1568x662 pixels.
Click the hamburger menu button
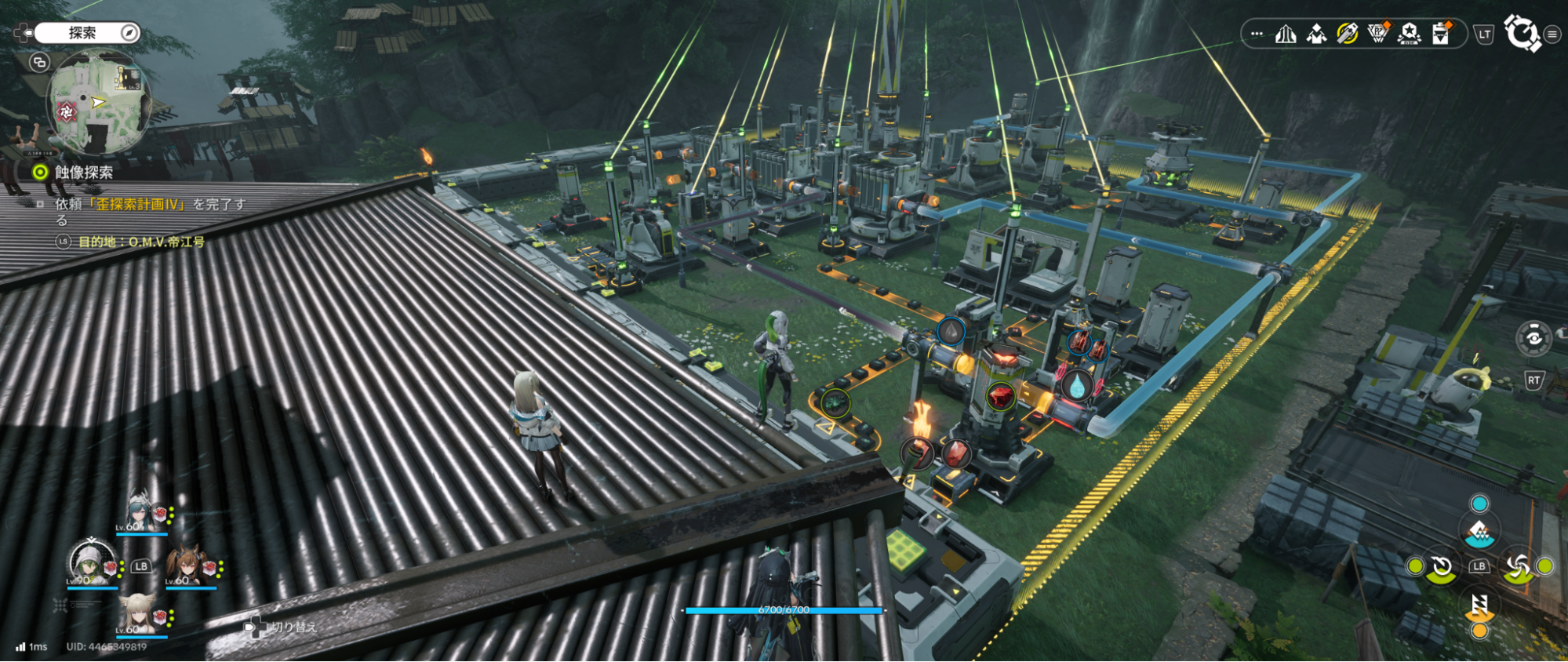click(1552, 35)
